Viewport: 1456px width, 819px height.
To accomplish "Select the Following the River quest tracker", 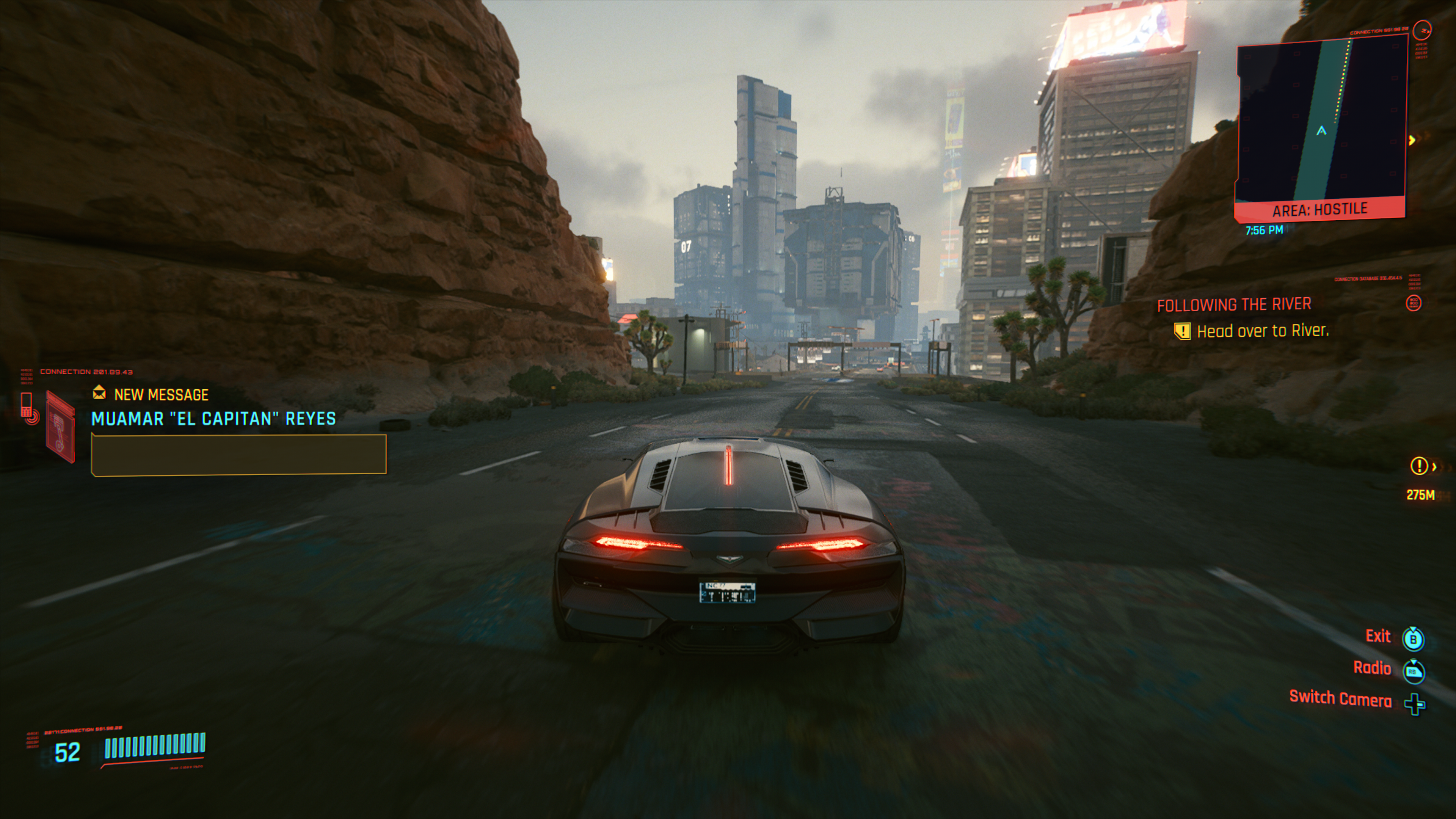I will click(x=1234, y=305).
